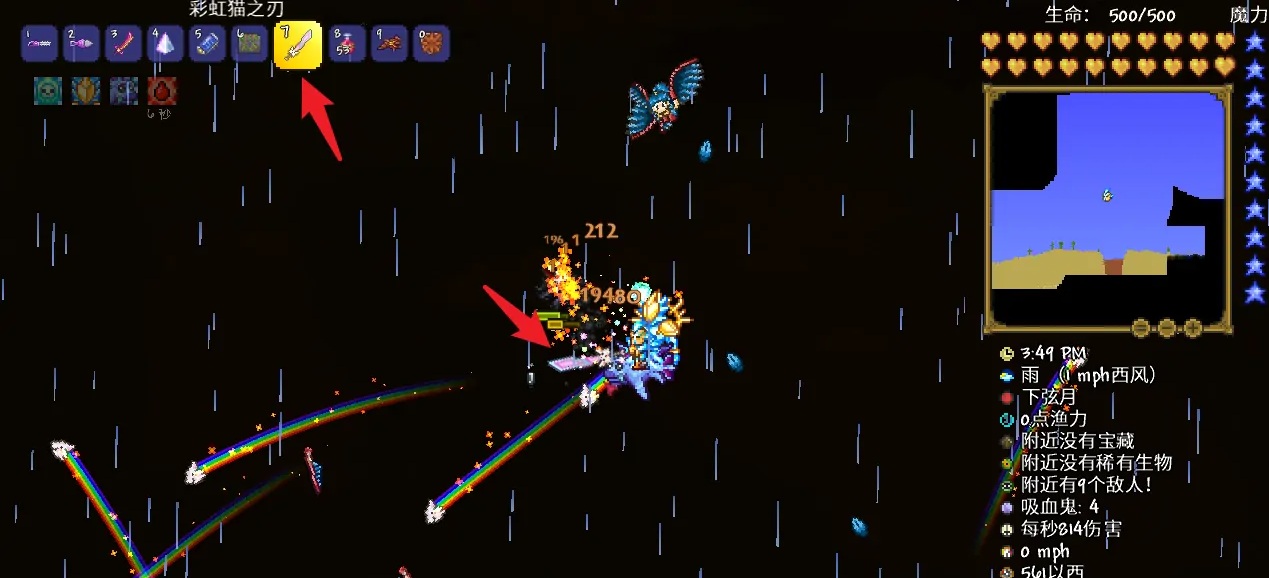Click the green skull buff icon
1269x578 pixels.
tap(48, 91)
